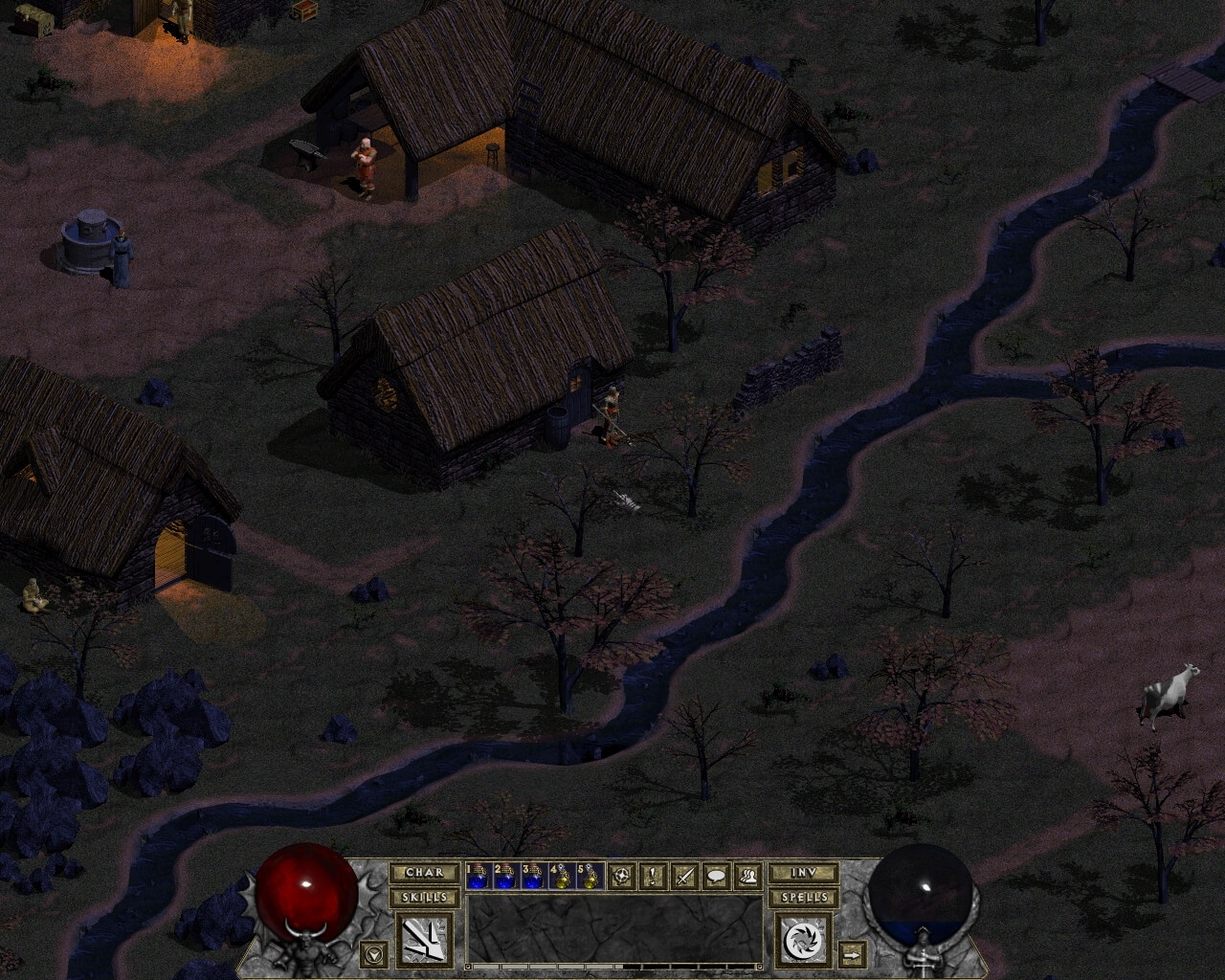
Task: Open the quest log exclamation icon
Action: 654,875
